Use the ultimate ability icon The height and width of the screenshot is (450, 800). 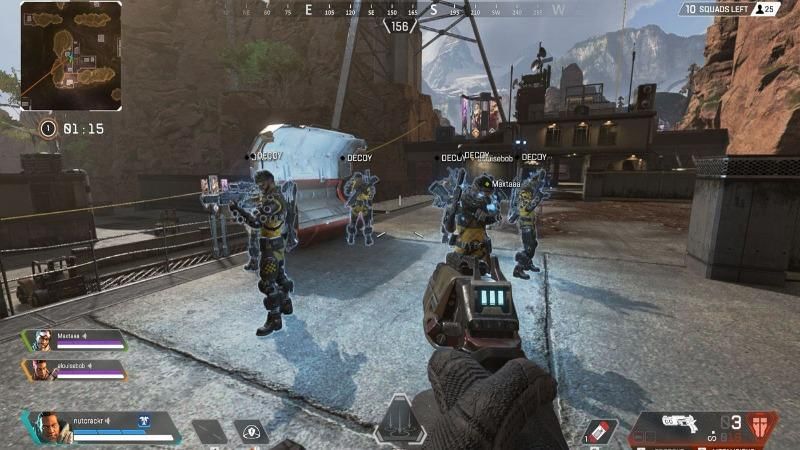pyautogui.click(x=400, y=421)
